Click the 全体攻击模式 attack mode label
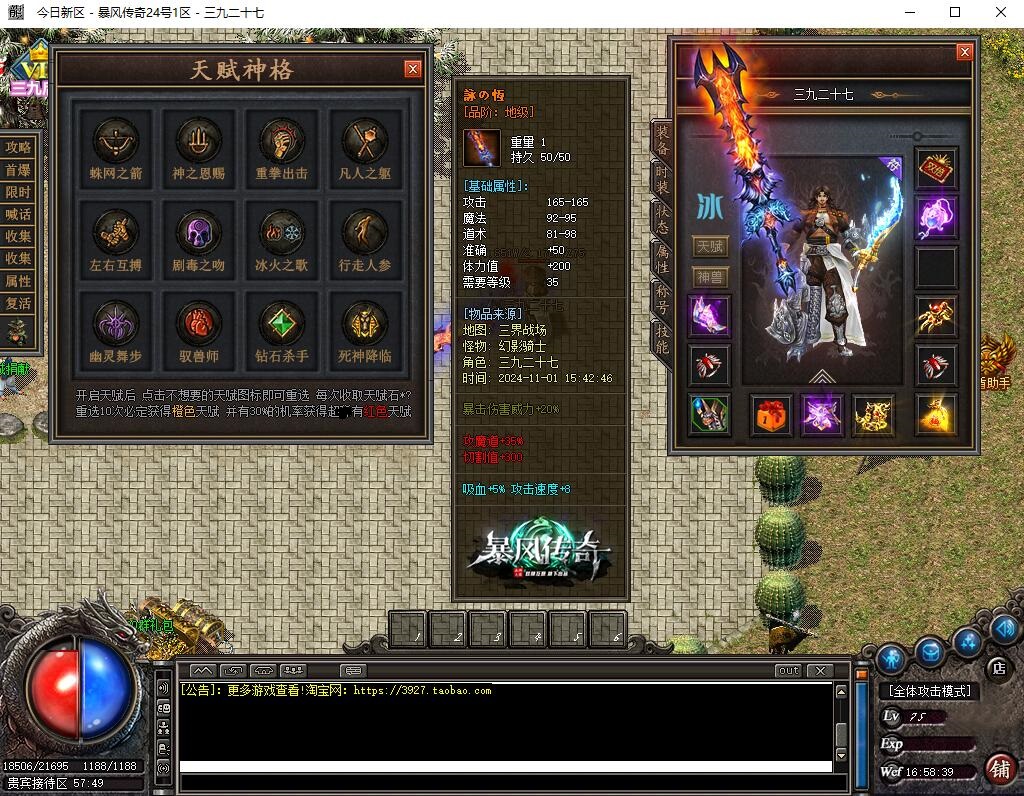 tap(926, 691)
